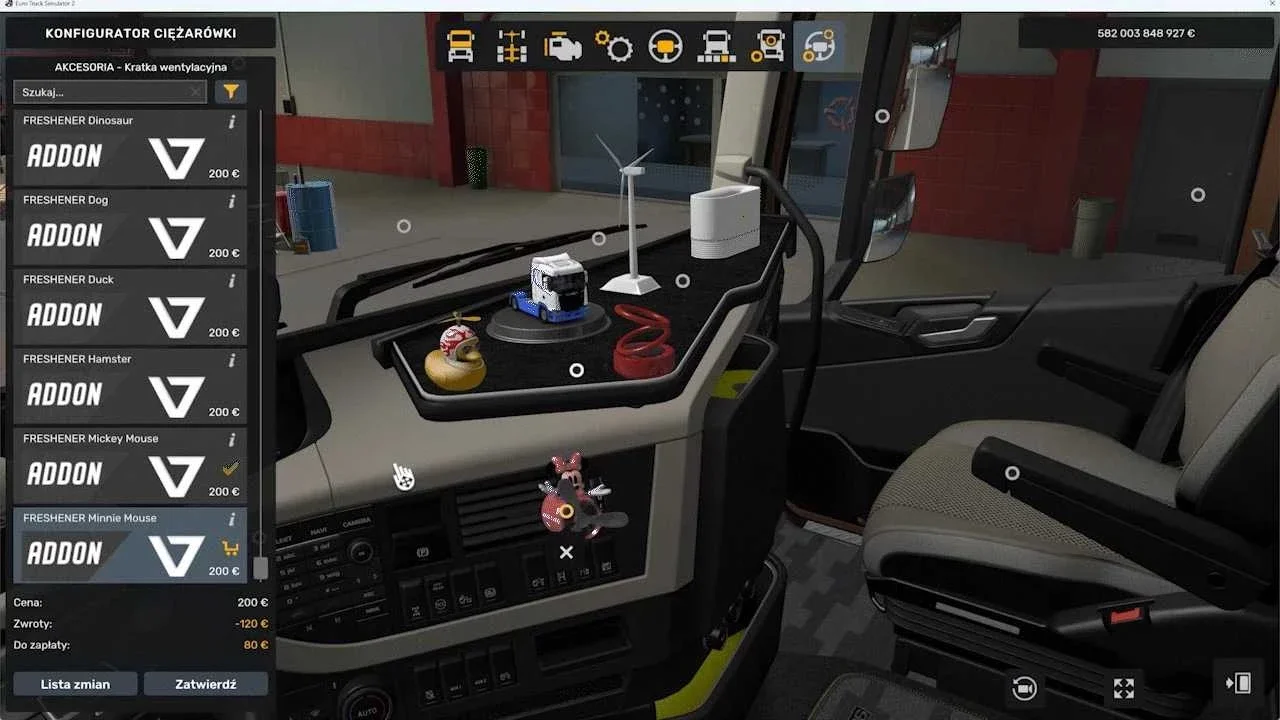1280x720 pixels.
Task: Open the chassis configuration section
Action: click(510, 46)
